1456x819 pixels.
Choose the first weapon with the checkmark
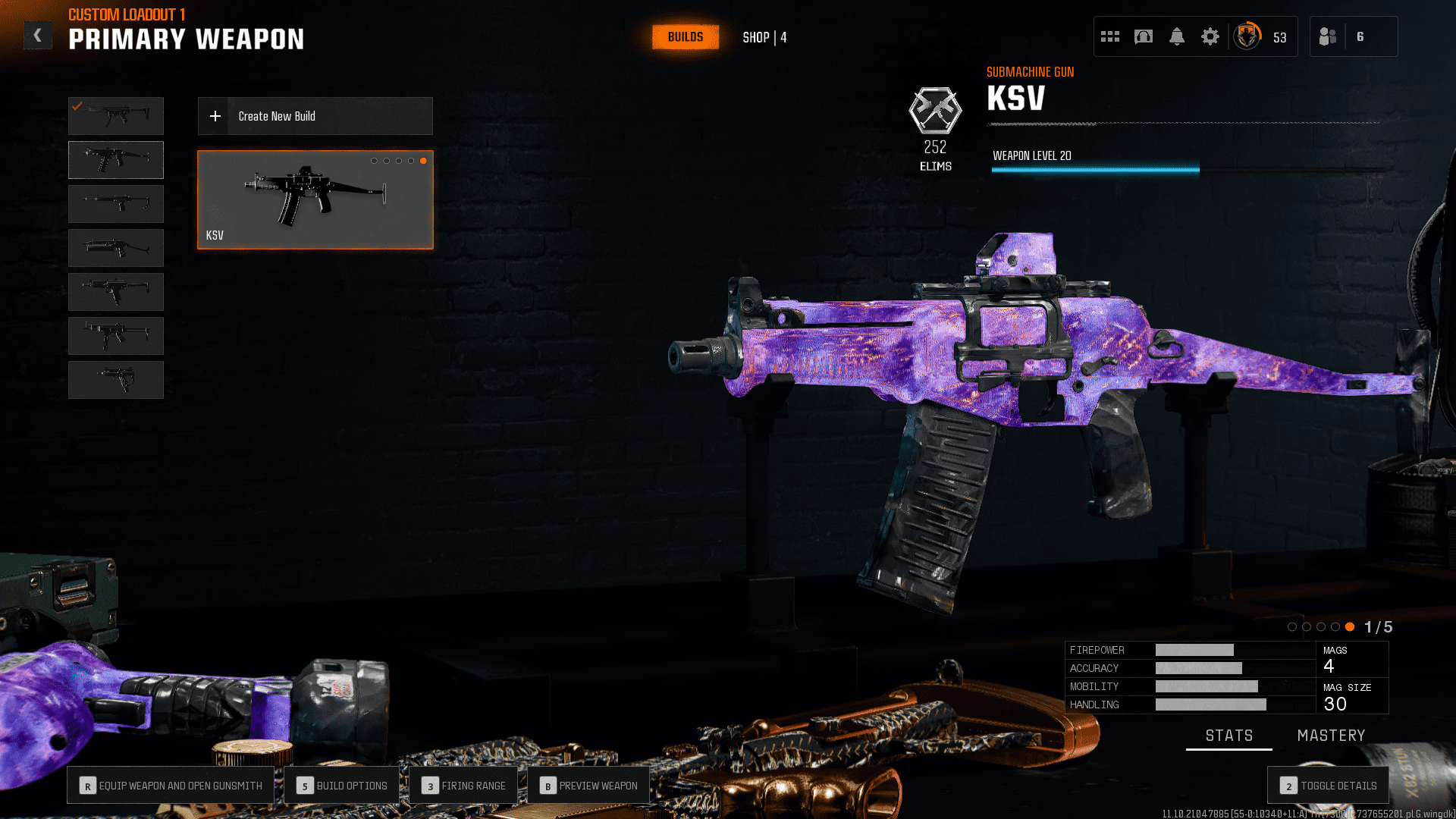click(x=116, y=116)
